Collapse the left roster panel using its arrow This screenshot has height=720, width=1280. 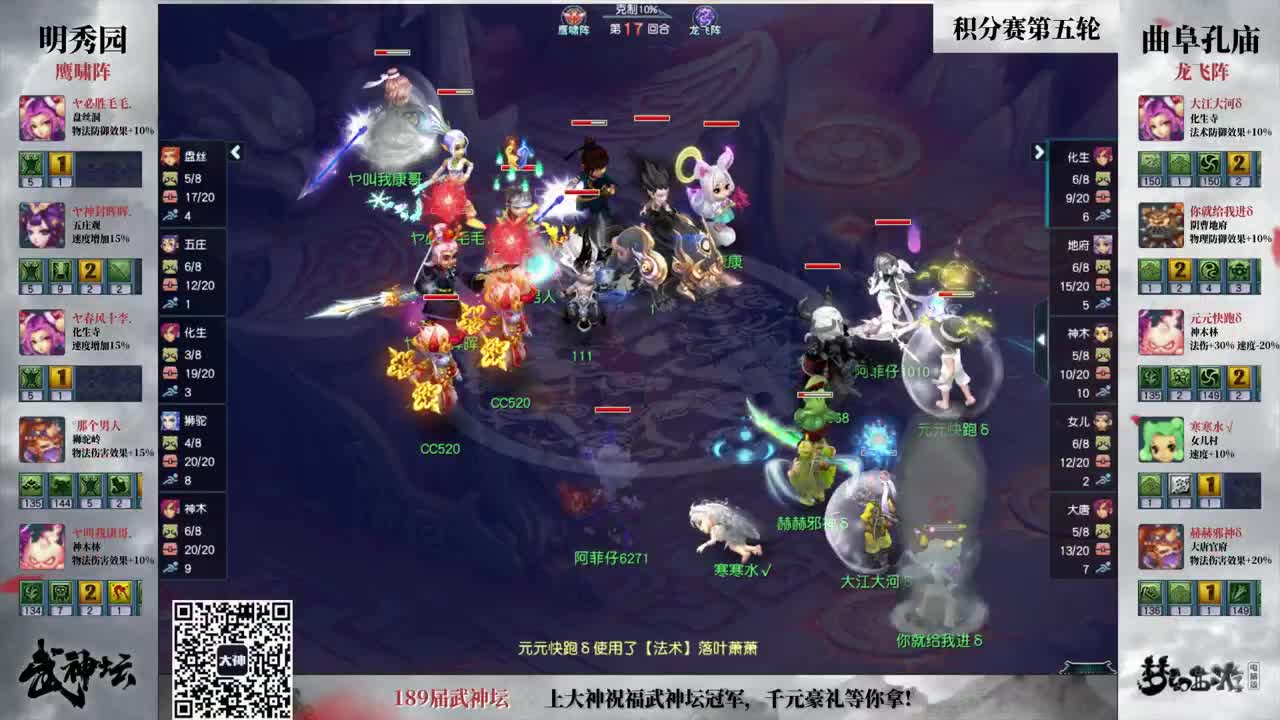pos(234,152)
